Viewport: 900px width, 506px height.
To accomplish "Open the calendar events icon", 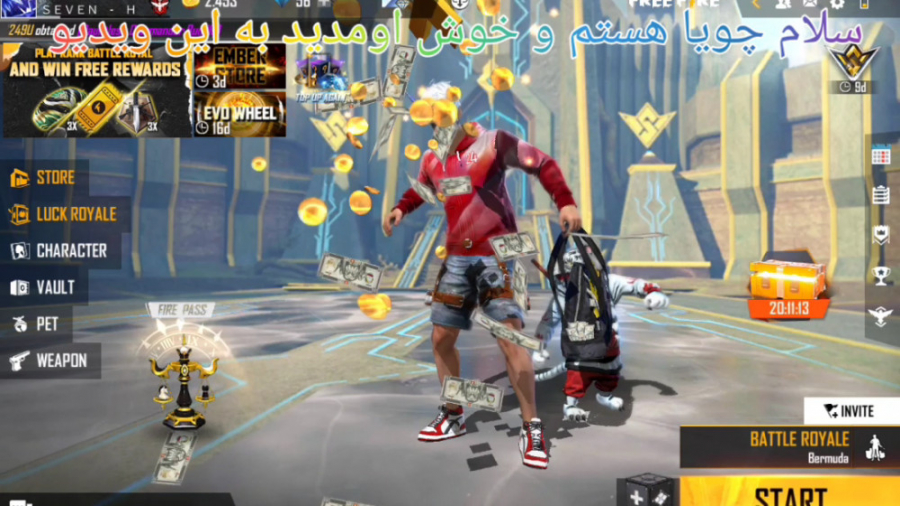I will tap(880, 155).
